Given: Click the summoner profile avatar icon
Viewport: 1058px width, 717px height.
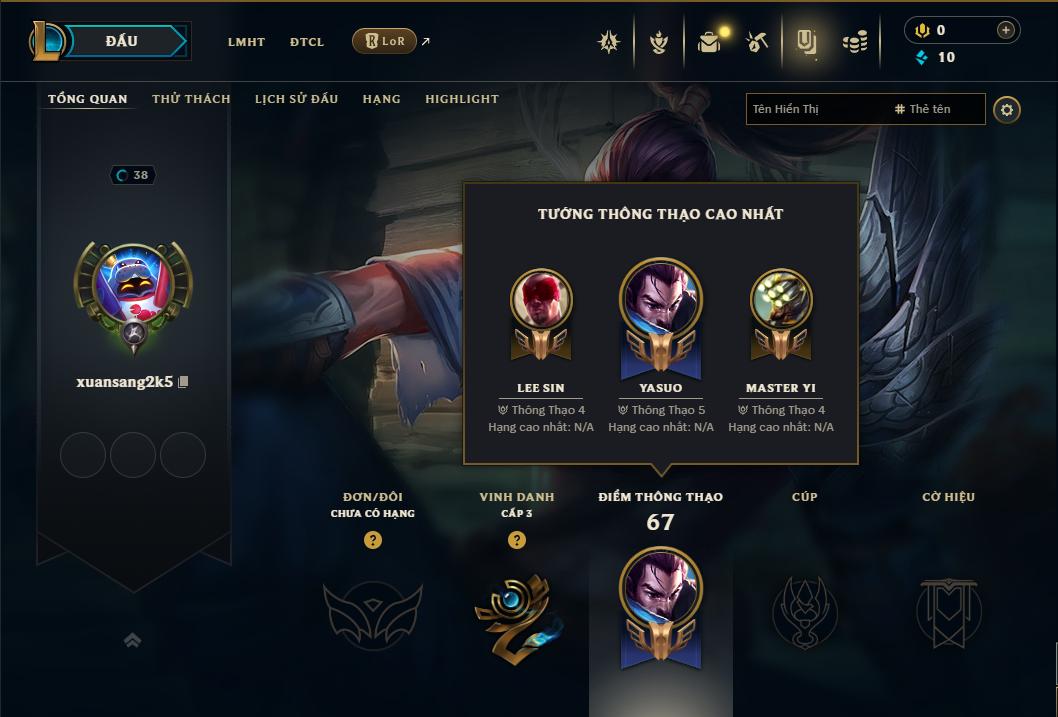Looking at the screenshot, I should 133,287.
